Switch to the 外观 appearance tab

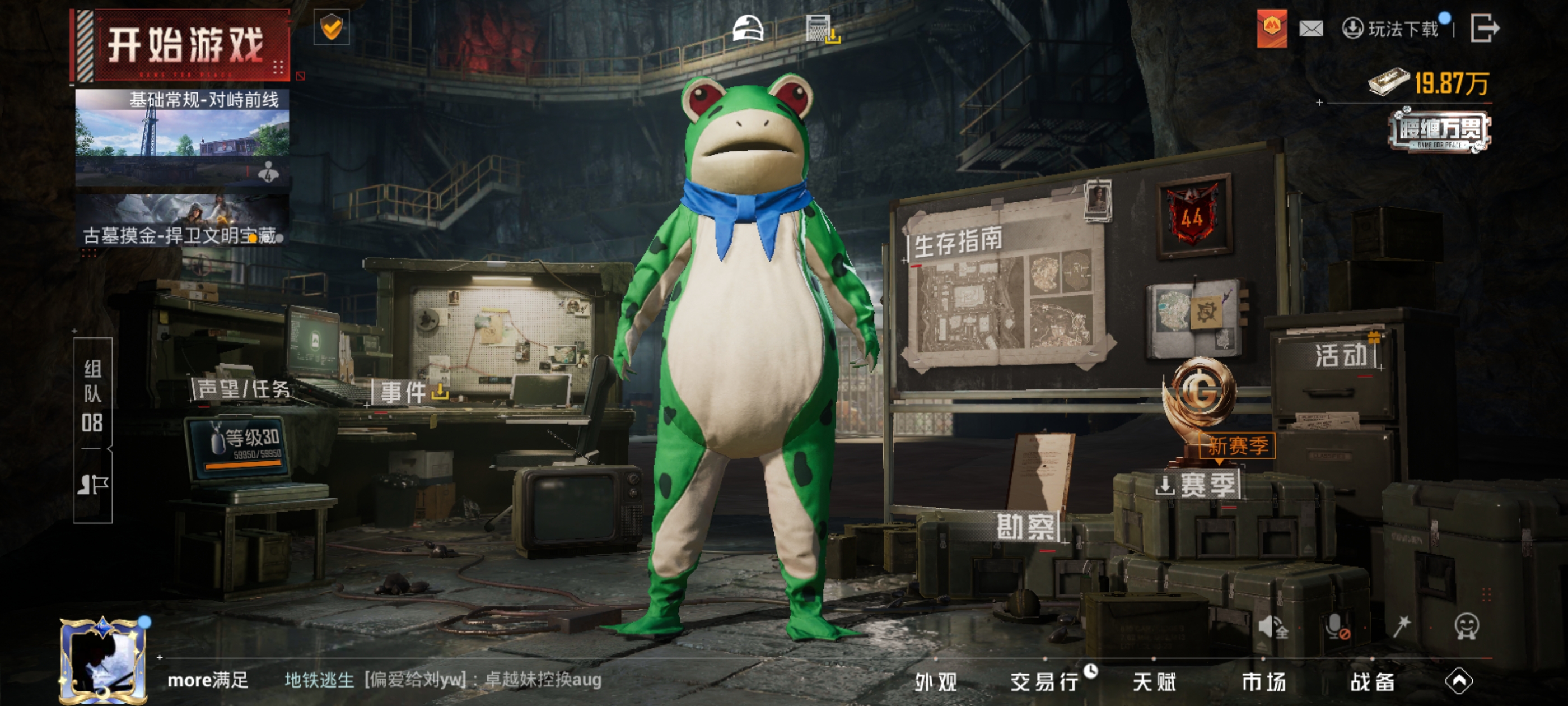(936, 682)
